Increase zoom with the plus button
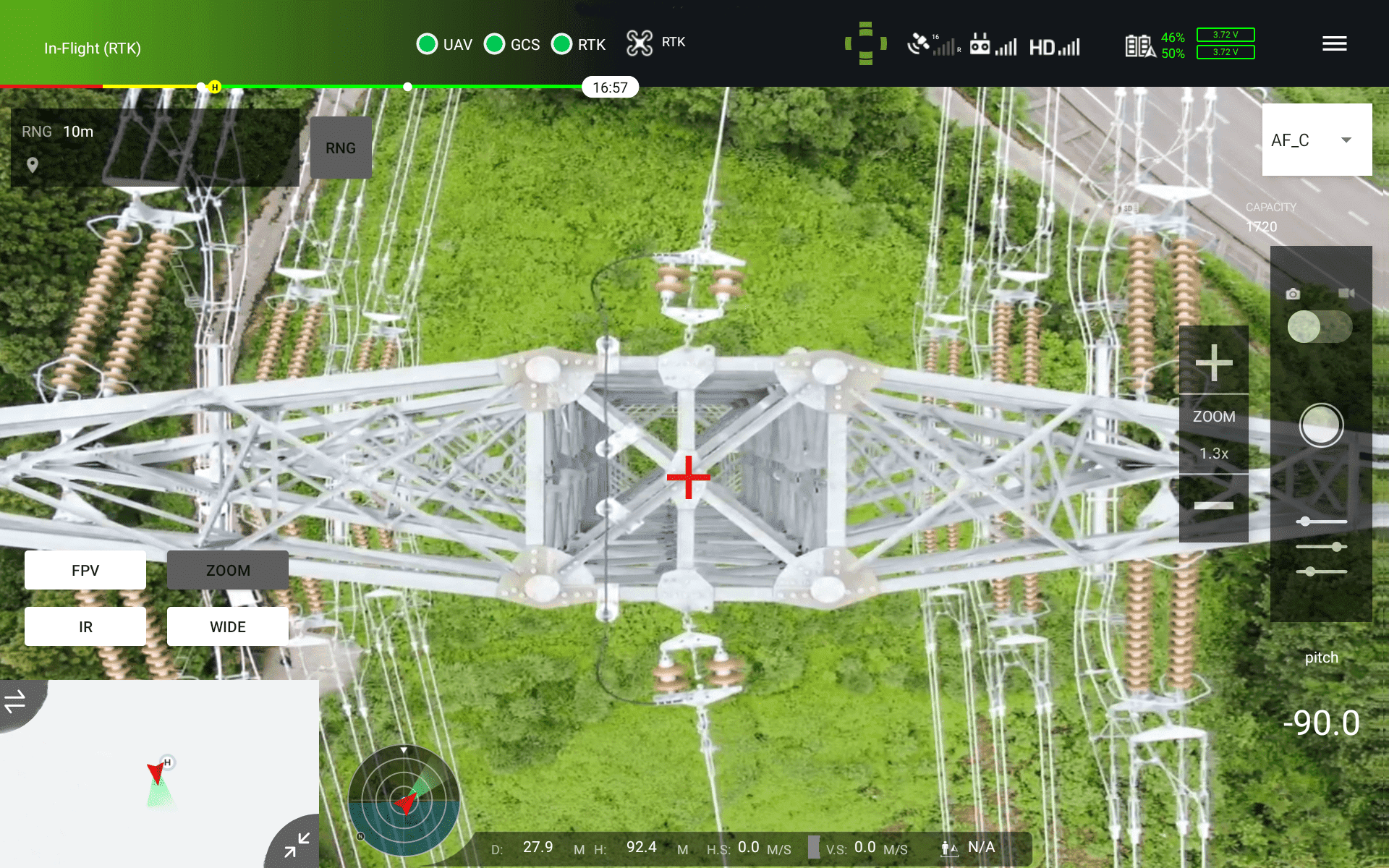 click(x=1213, y=362)
